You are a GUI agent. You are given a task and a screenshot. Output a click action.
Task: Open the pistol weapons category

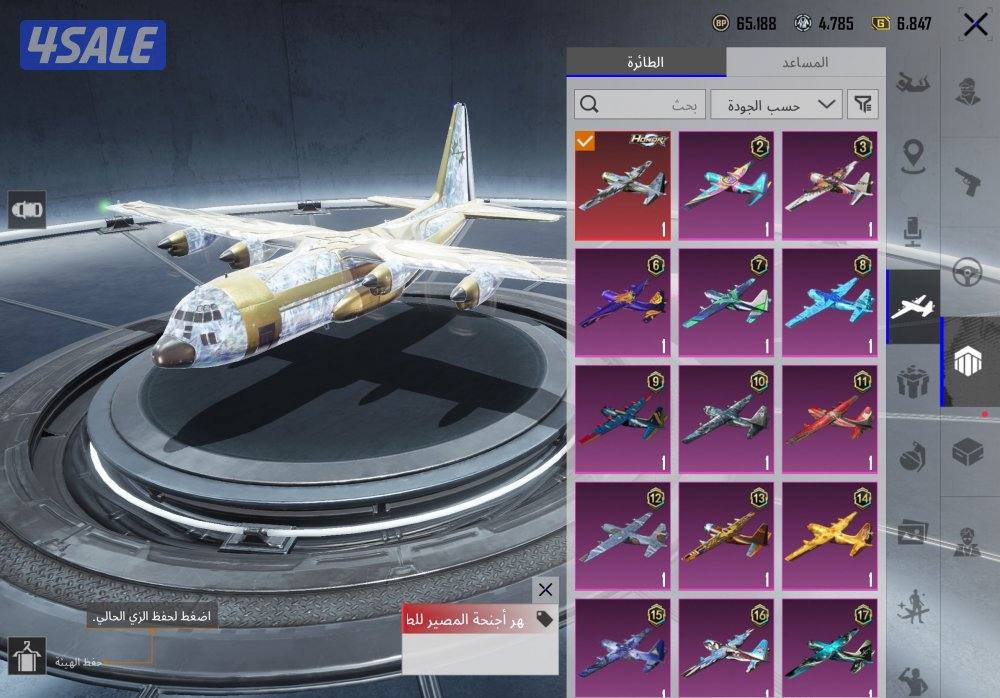point(966,180)
